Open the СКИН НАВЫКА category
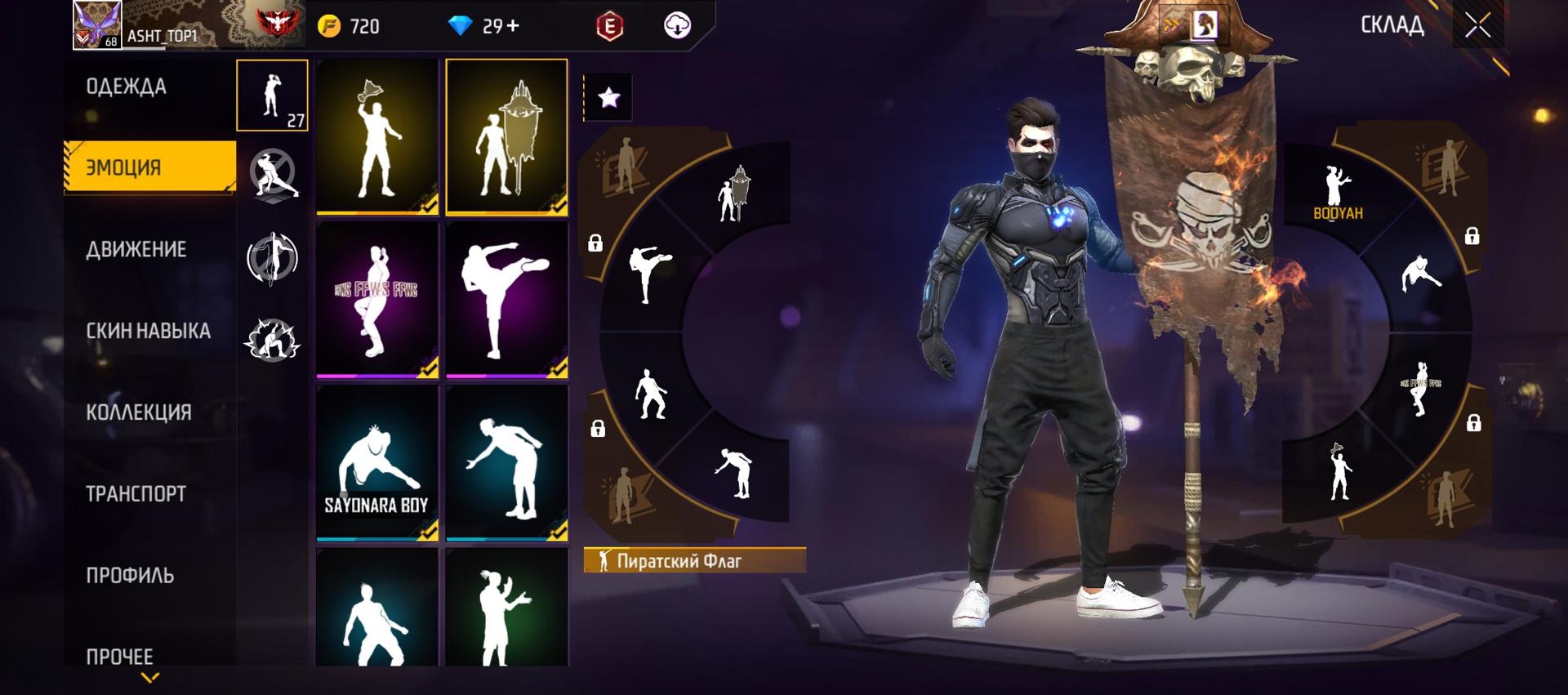This screenshot has height=695, width=1568. pyautogui.click(x=148, y=331)
